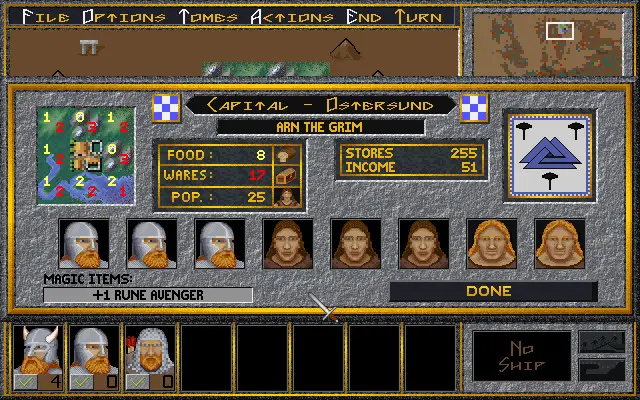Close the city screen with Done
The width and height of the screenshot is (640, 400).
point(490,291)
